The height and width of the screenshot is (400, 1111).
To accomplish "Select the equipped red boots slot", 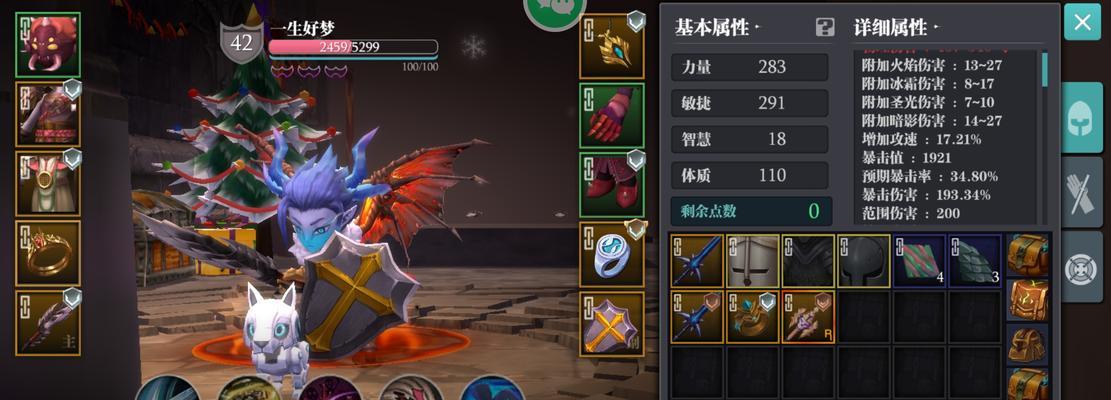I will click(612, 185).
